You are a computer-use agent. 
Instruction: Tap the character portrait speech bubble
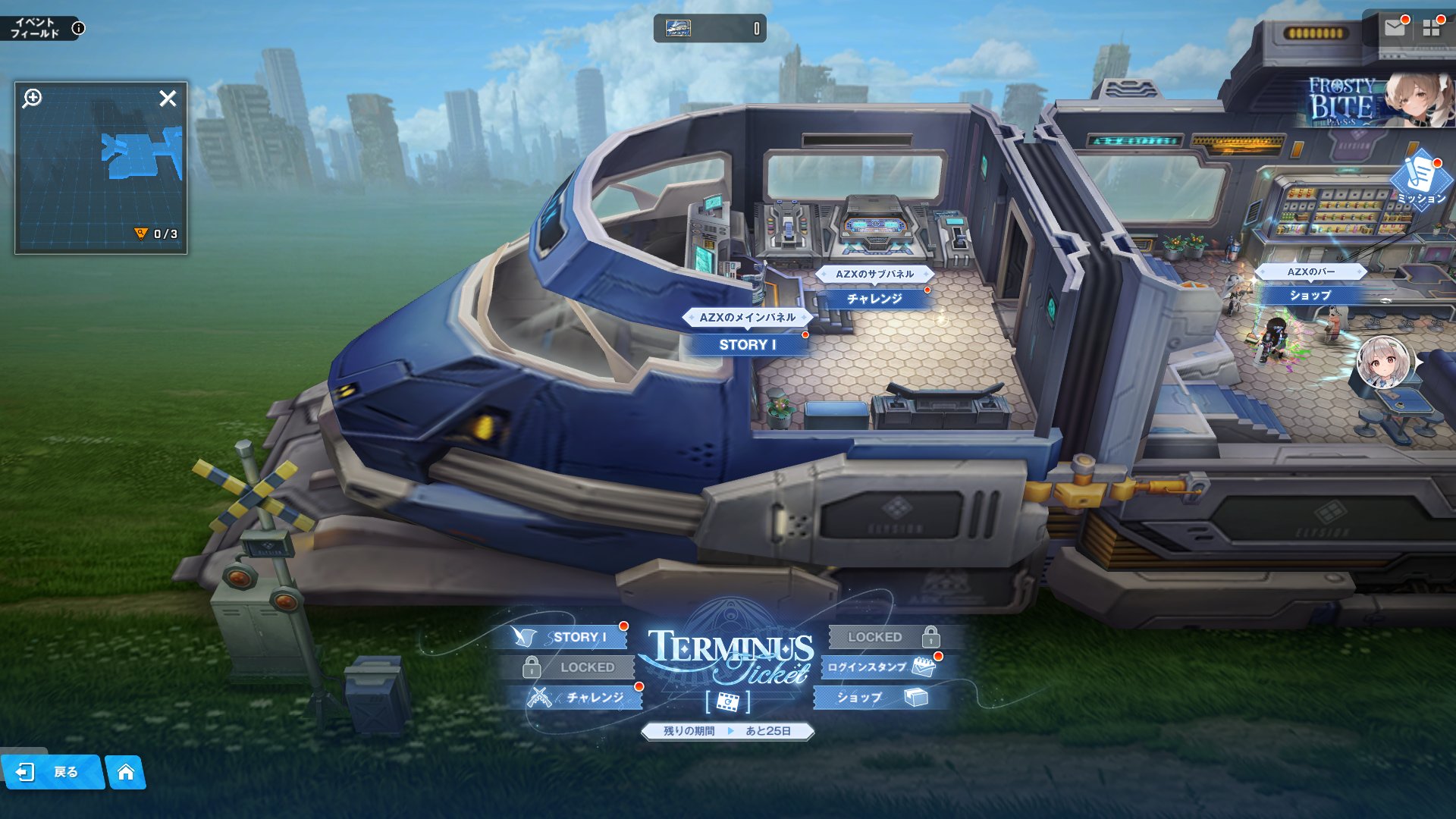click(1384, 362)
